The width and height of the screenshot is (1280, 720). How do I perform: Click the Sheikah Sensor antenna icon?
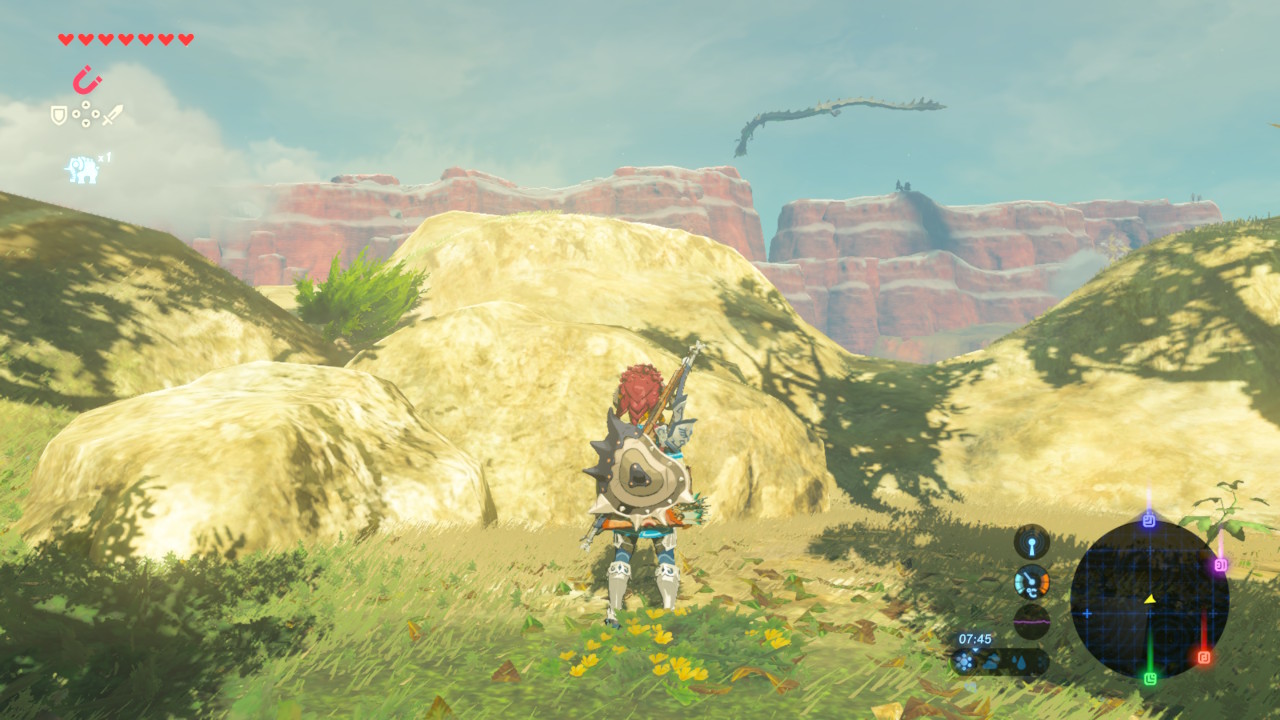1031,542
